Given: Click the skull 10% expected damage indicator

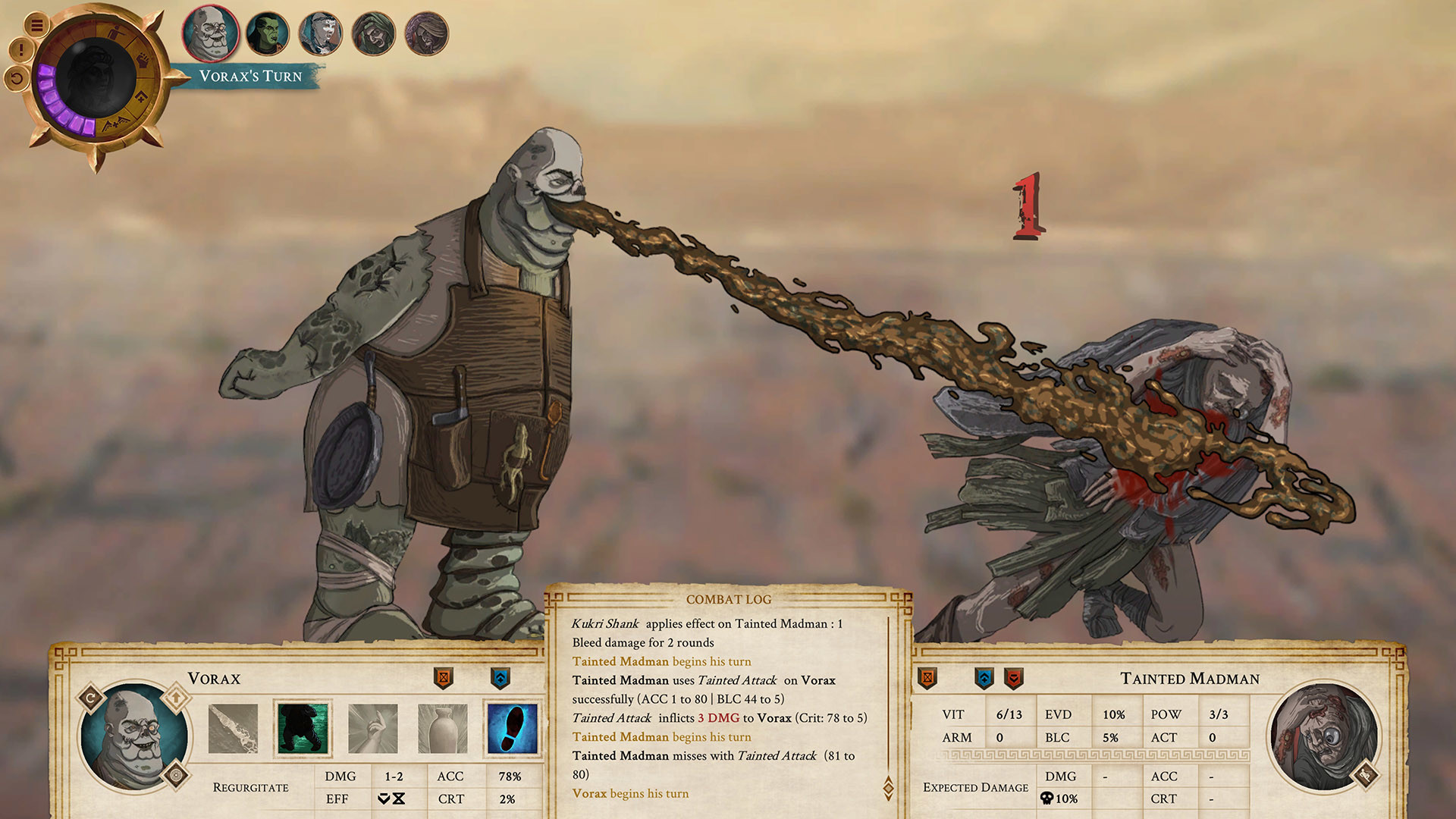Looking at the screenshot, I should tap(1059, 800).
